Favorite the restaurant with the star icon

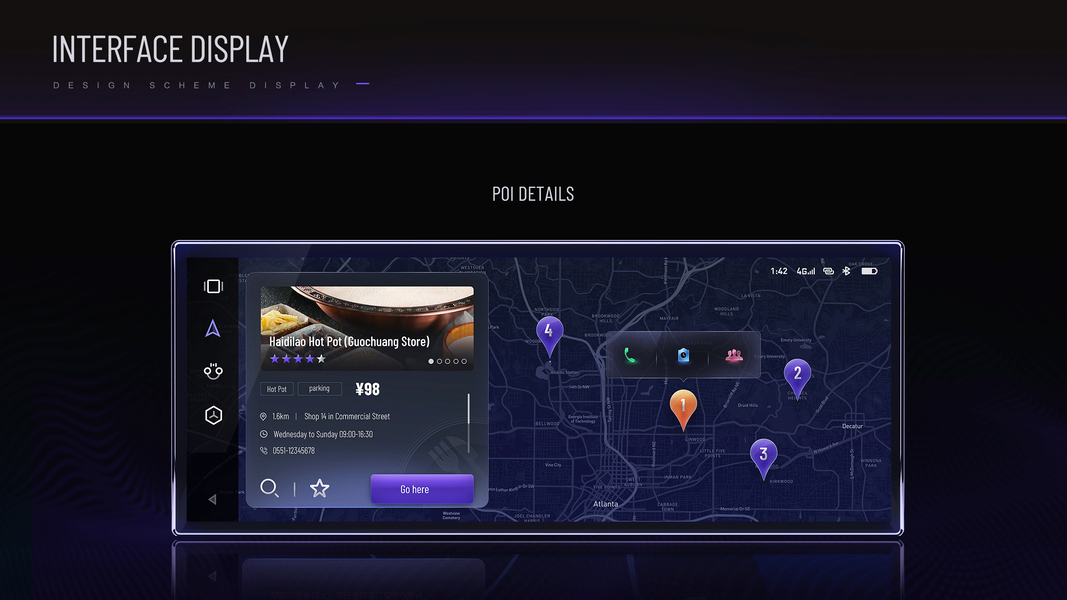click(x=319, y=488)
